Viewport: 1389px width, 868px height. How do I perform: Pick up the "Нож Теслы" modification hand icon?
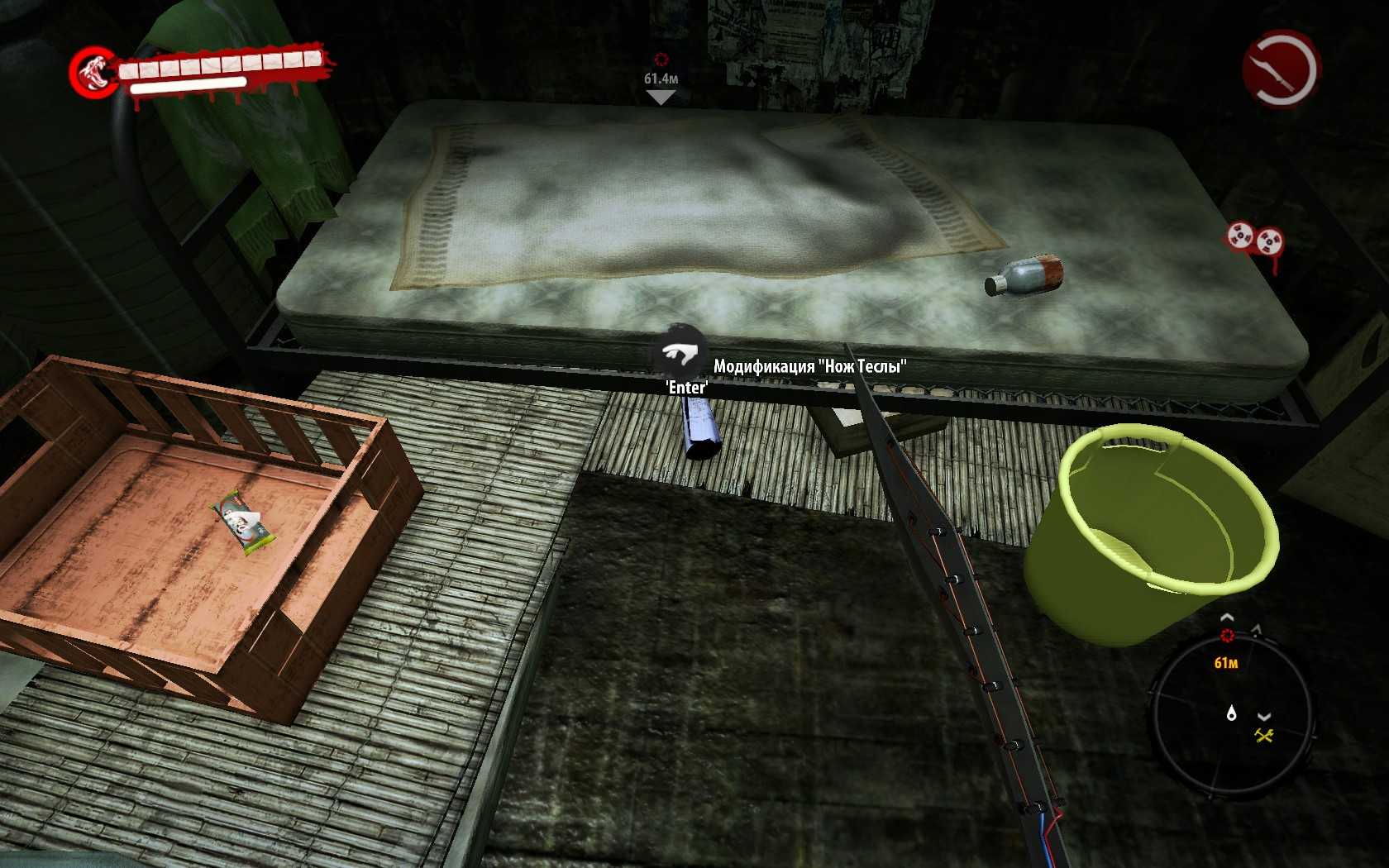681,354
